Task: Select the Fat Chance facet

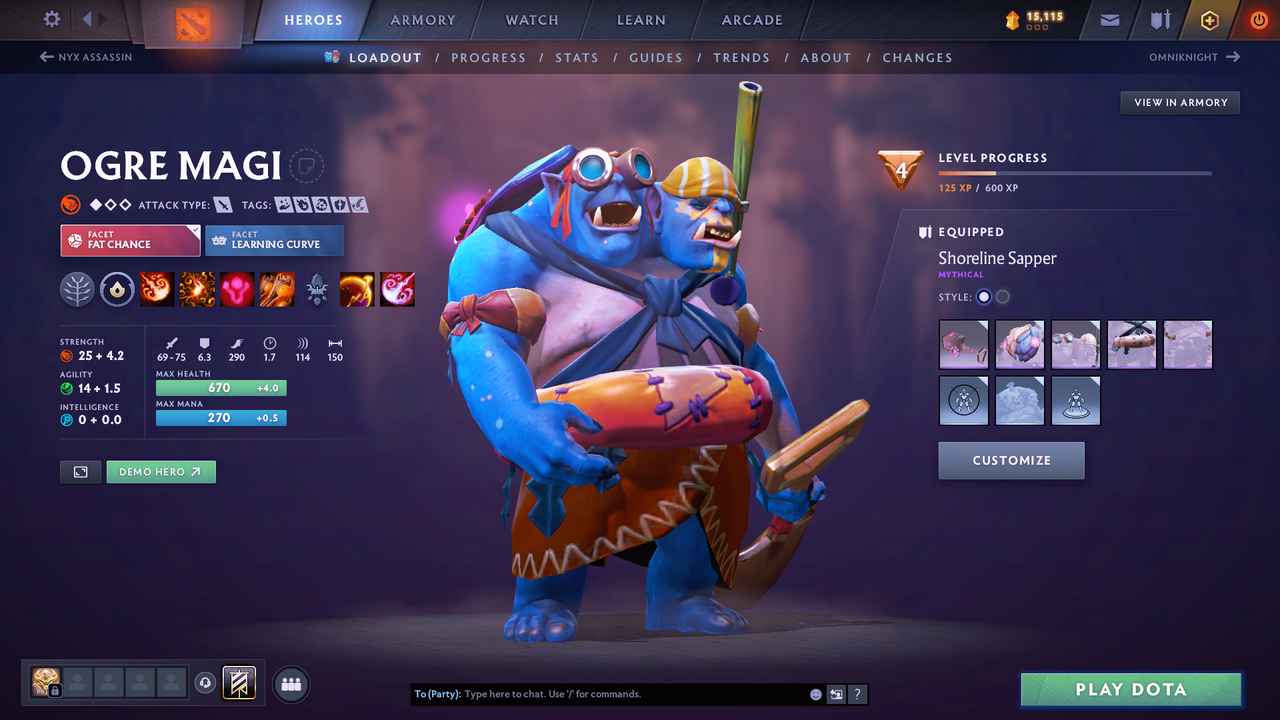Action: click(130, 240)
